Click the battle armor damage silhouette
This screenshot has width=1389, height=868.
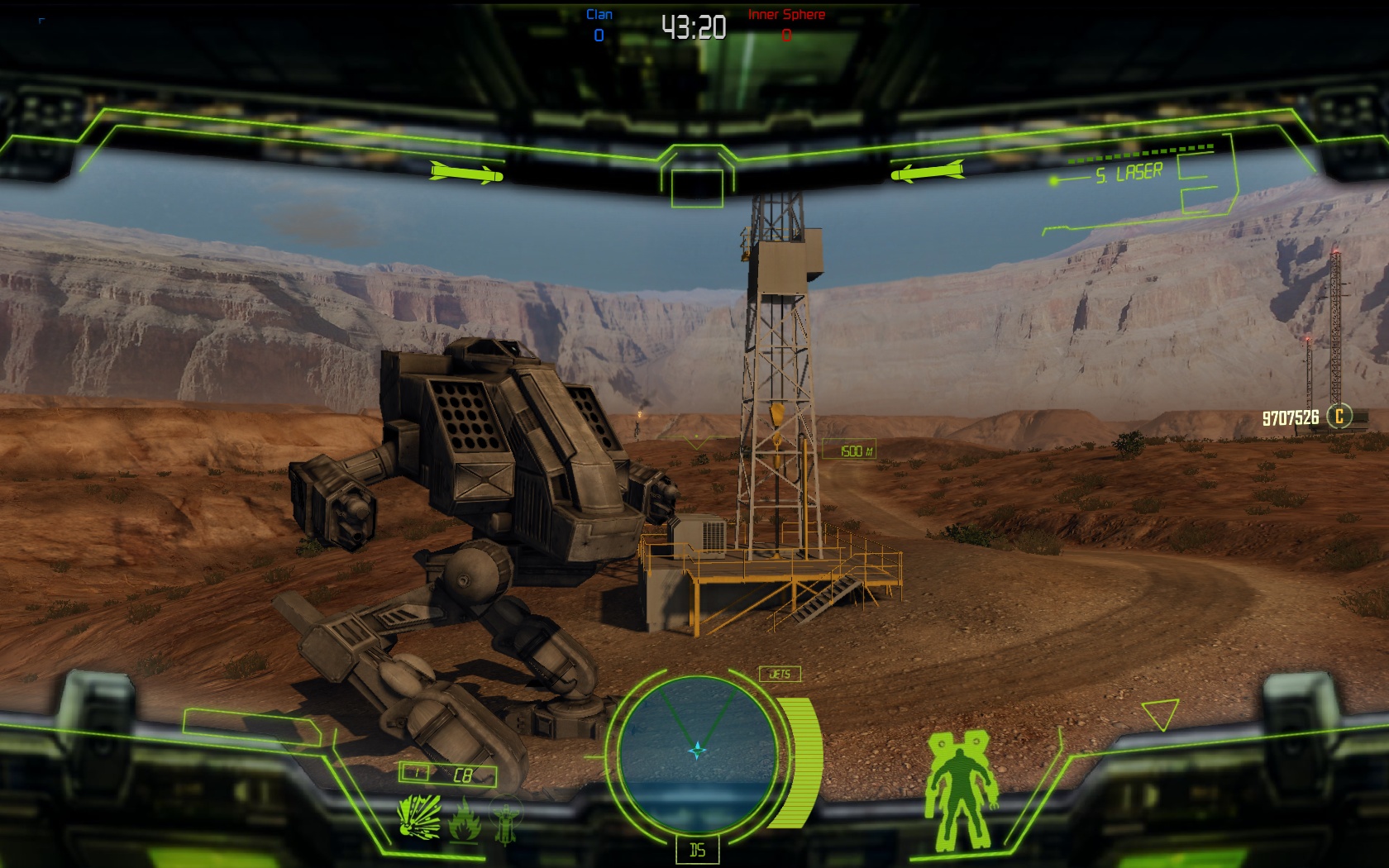click(960, 789)
